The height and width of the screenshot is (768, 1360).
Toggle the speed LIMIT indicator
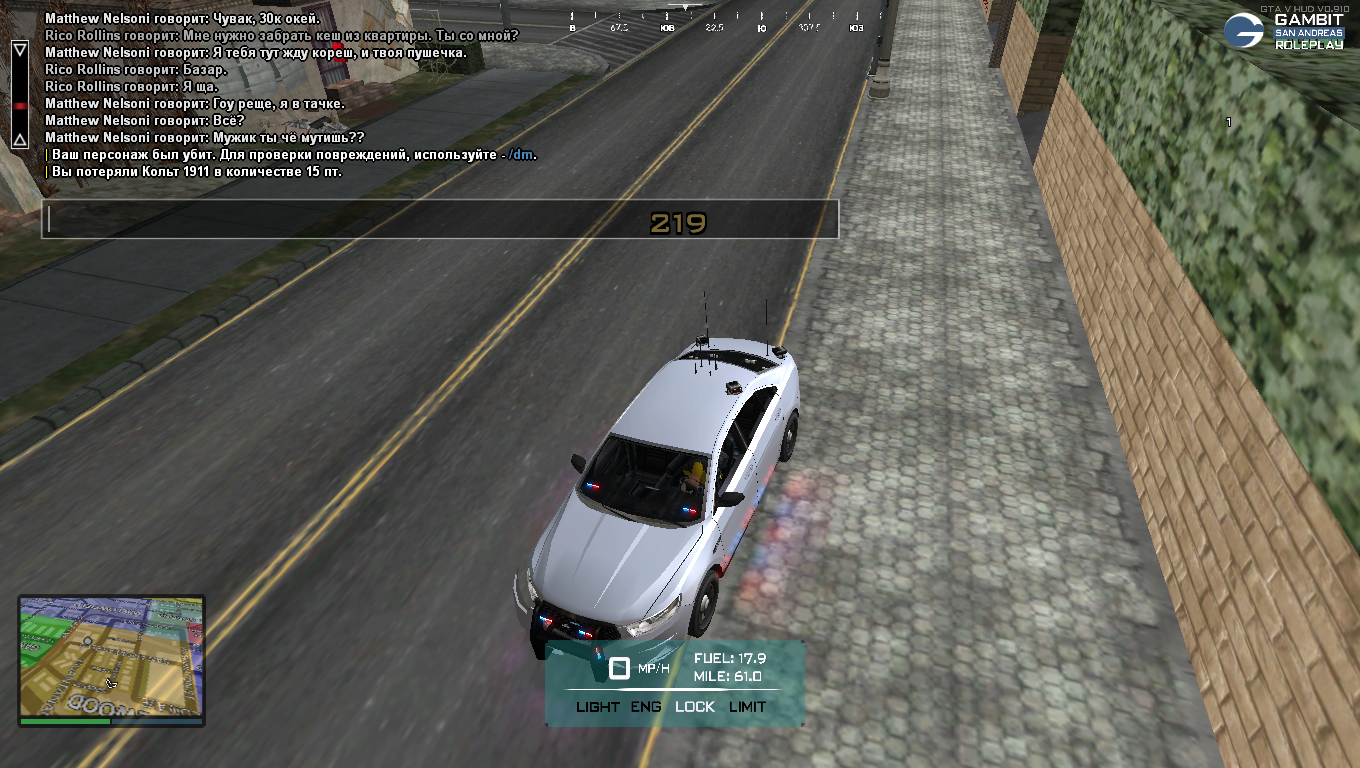(x=747, y=707)
